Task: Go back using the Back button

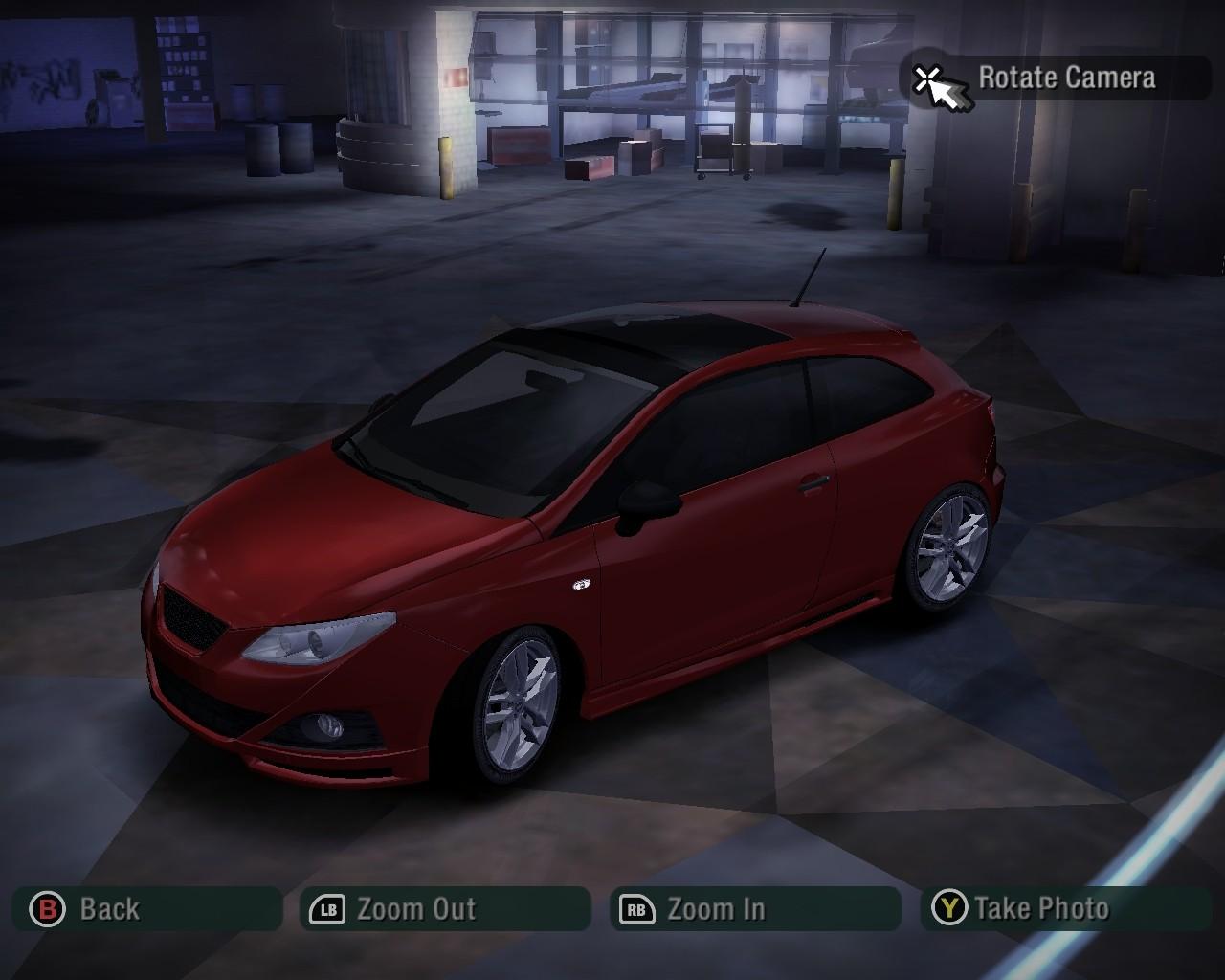Action: (x=146, y=908)
